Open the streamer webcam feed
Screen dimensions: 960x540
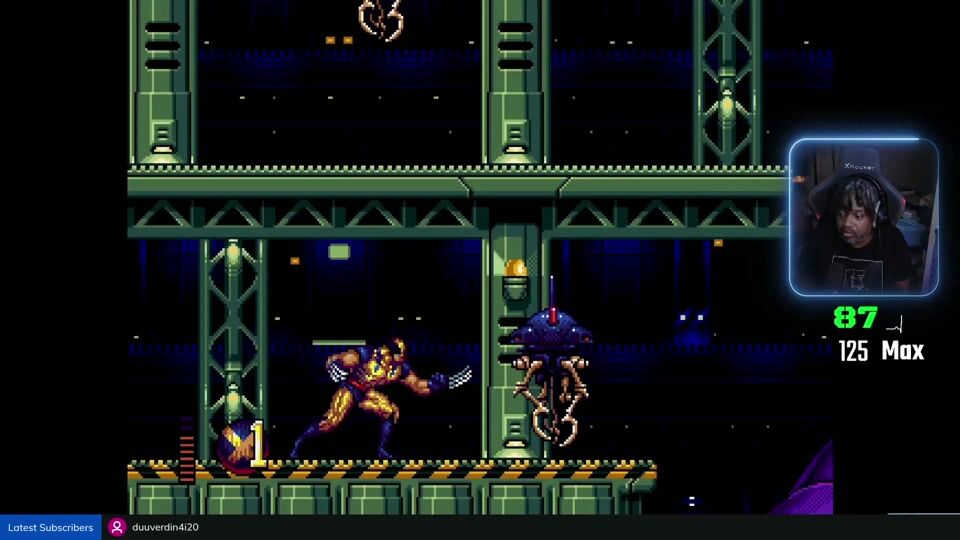click(863, 218)
